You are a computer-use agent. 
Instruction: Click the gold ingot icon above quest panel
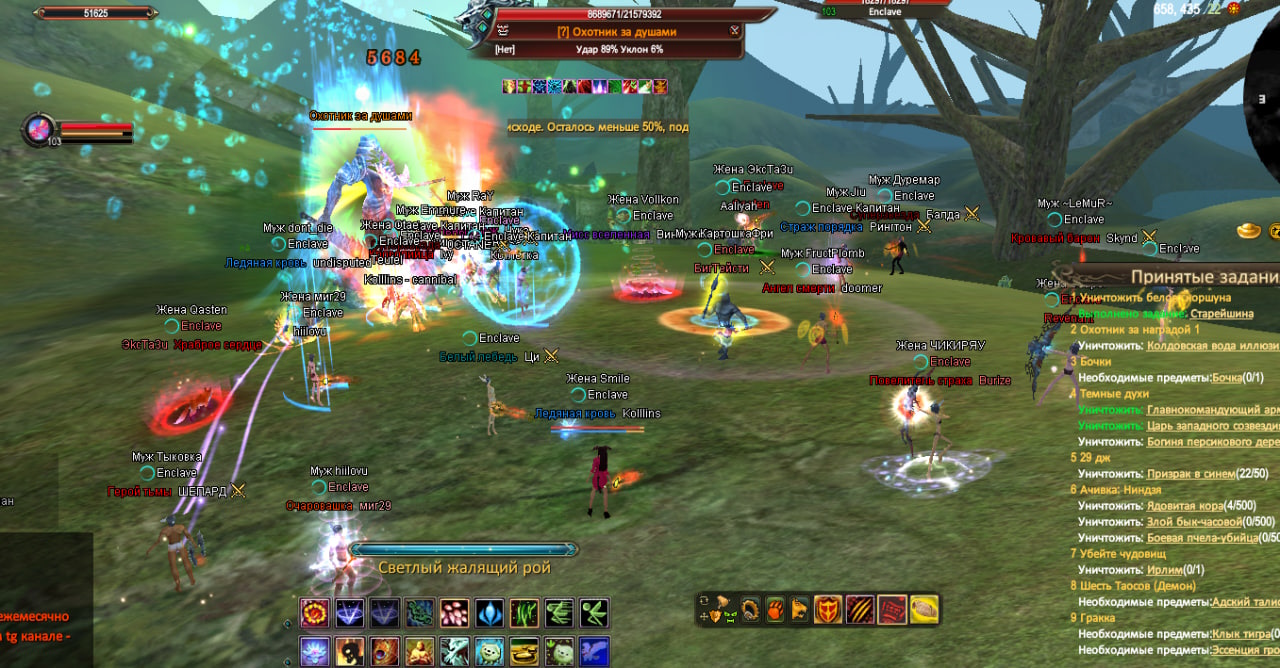[1250, 231]
